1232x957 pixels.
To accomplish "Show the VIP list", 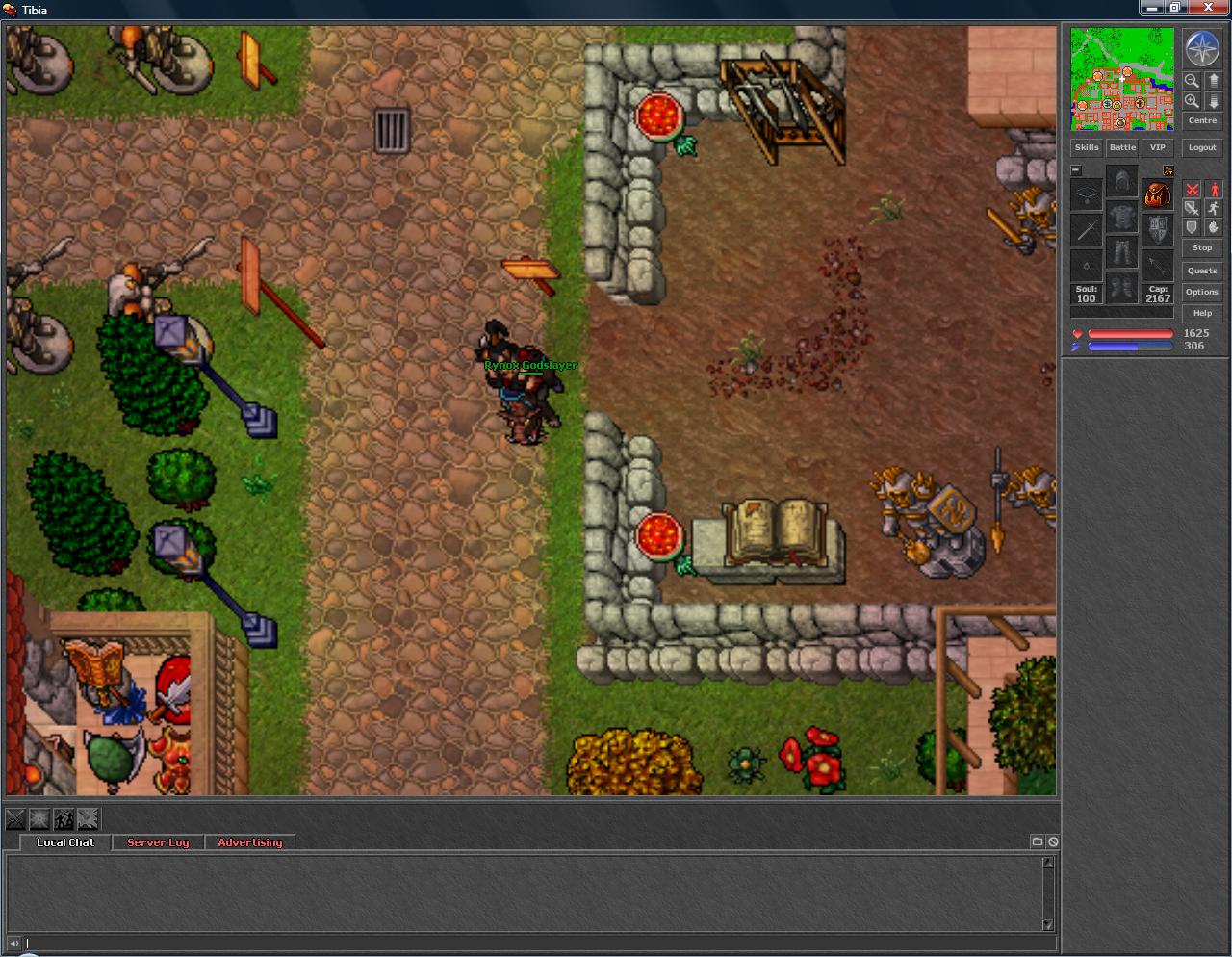I will point(1157,147).
